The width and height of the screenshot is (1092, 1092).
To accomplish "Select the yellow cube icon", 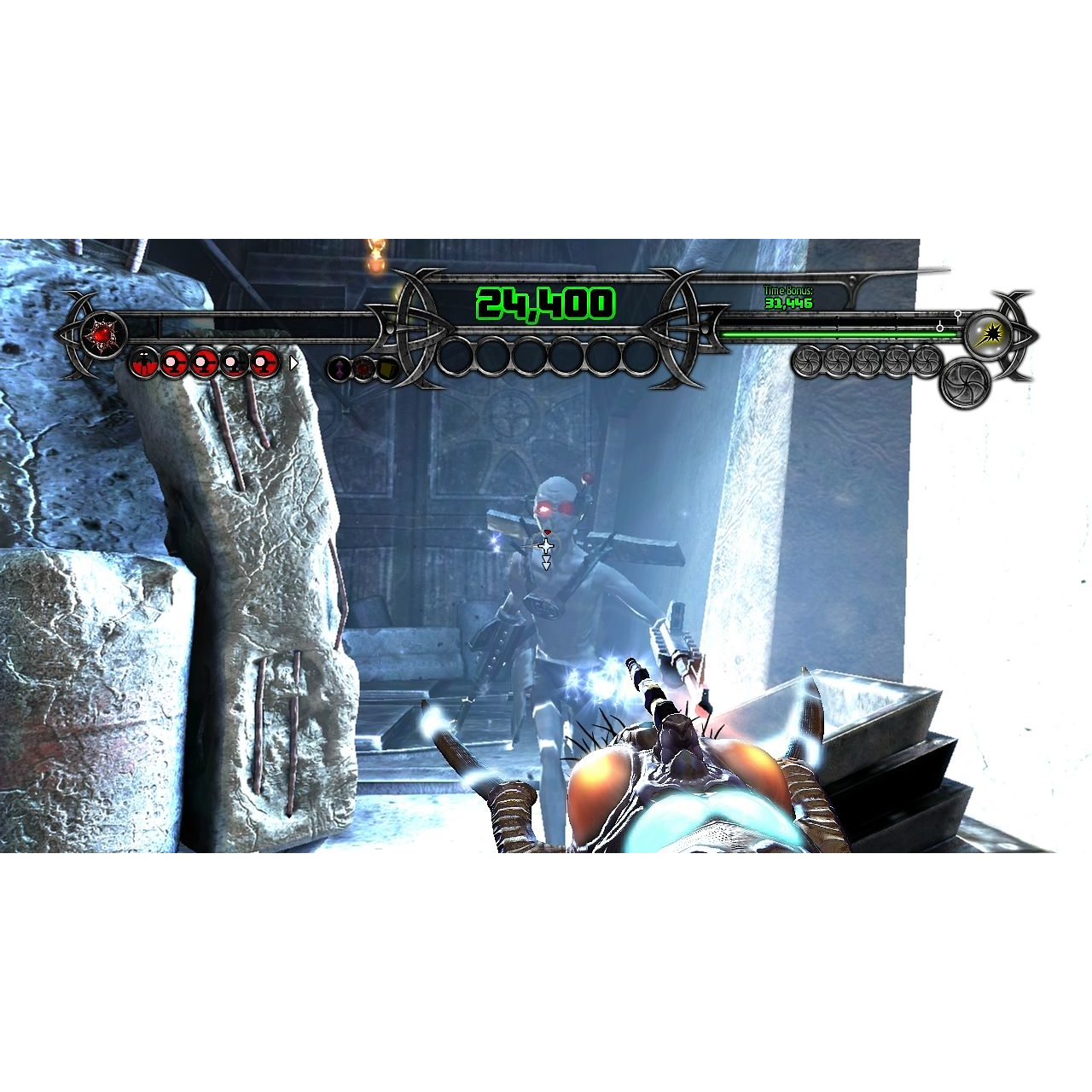I will 387,369.
